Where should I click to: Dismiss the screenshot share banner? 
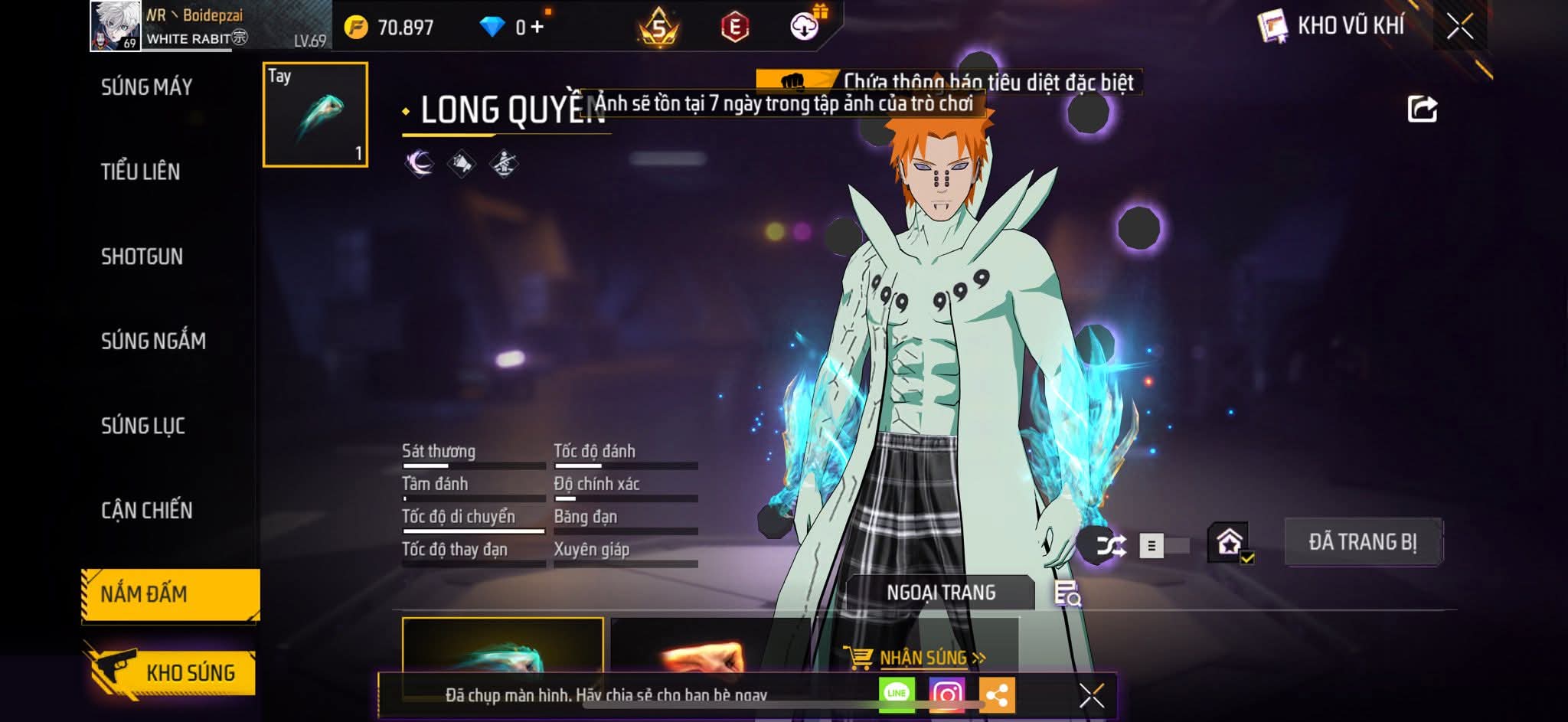1091,695
